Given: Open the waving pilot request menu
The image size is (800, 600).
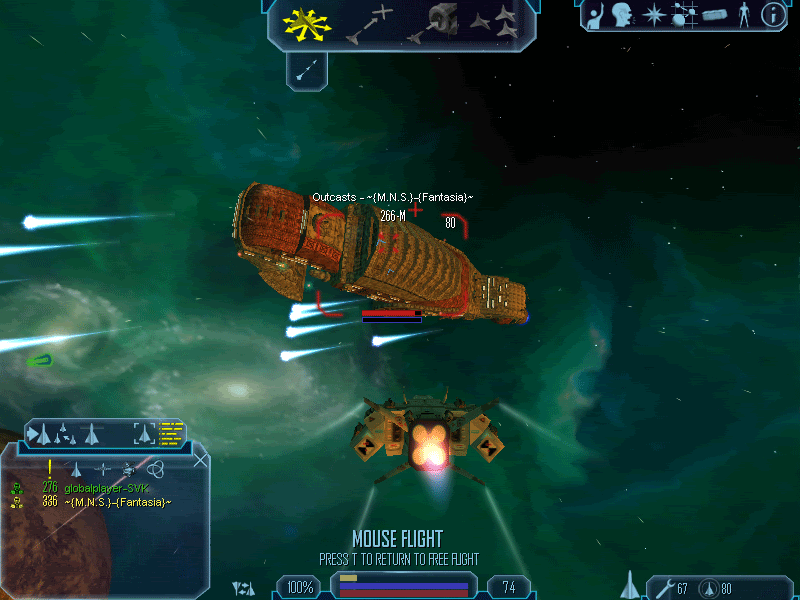Looking at the screenshot, I should point(596,15).
